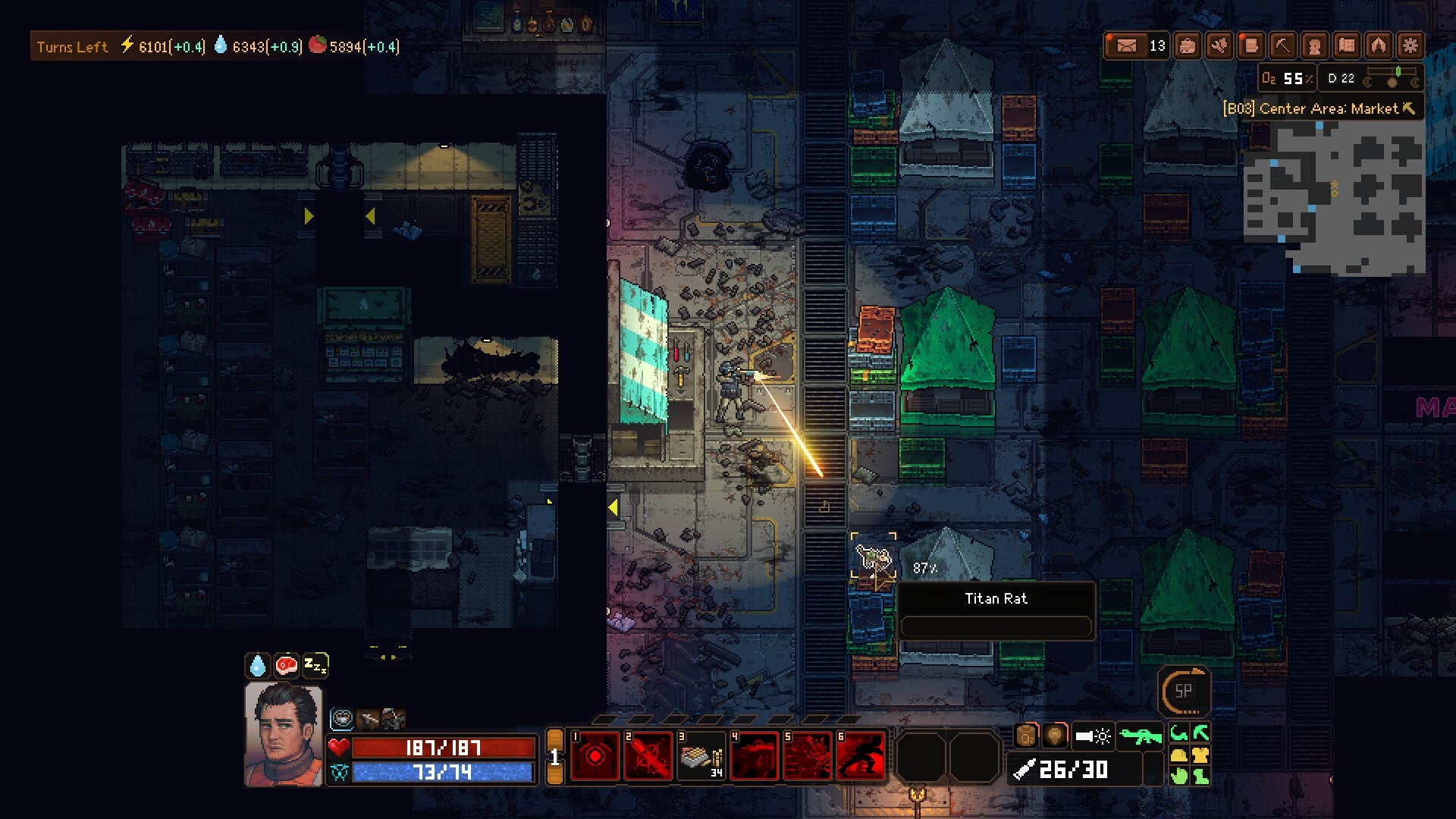The image size is (1456, 819).
Task: Open the gear settings icon
Action: [1411, 45]
